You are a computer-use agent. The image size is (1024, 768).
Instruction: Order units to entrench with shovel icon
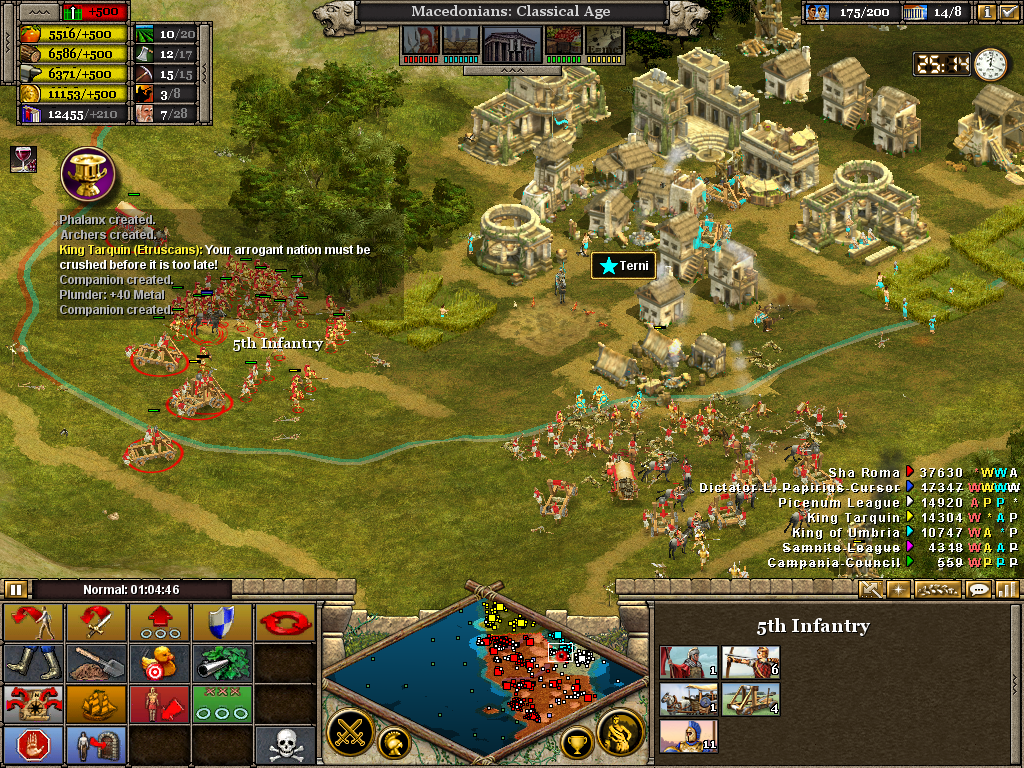coord(96,662)
